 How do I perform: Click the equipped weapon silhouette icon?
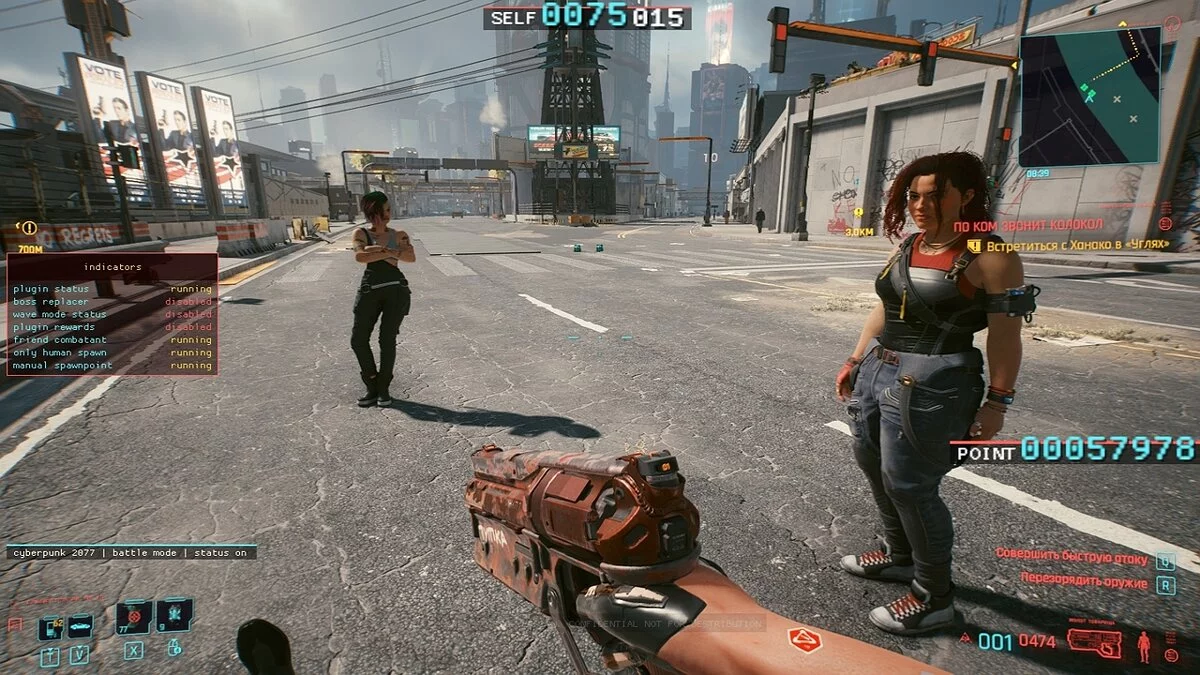pyautogui.click(x=1094, y=641)
